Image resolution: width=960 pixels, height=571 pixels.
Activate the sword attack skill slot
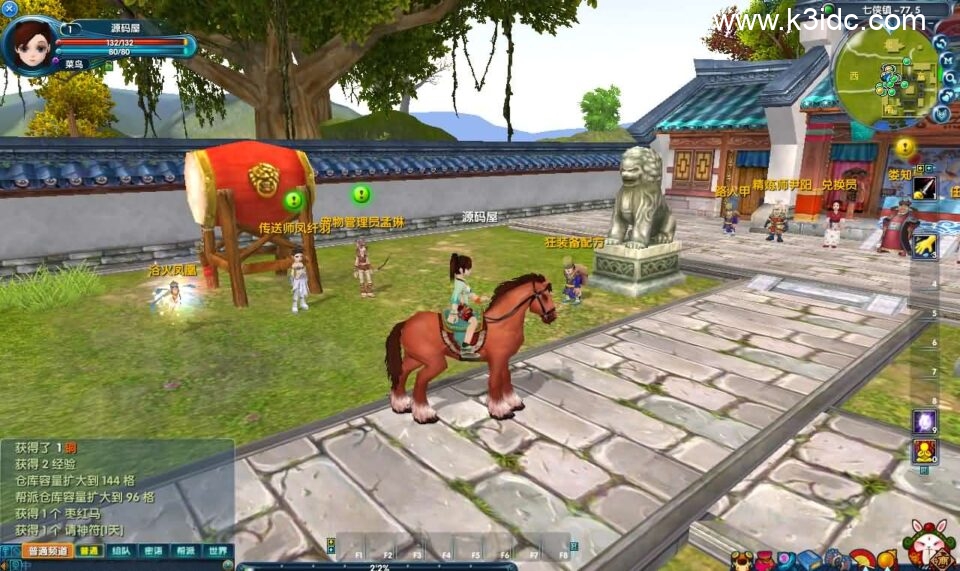coord(924,189)
